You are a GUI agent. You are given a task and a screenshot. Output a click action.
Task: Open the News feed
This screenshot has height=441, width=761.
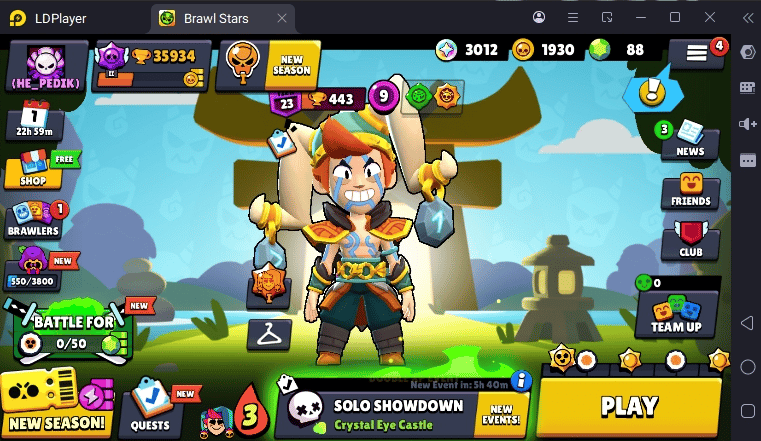coord(689,139)
